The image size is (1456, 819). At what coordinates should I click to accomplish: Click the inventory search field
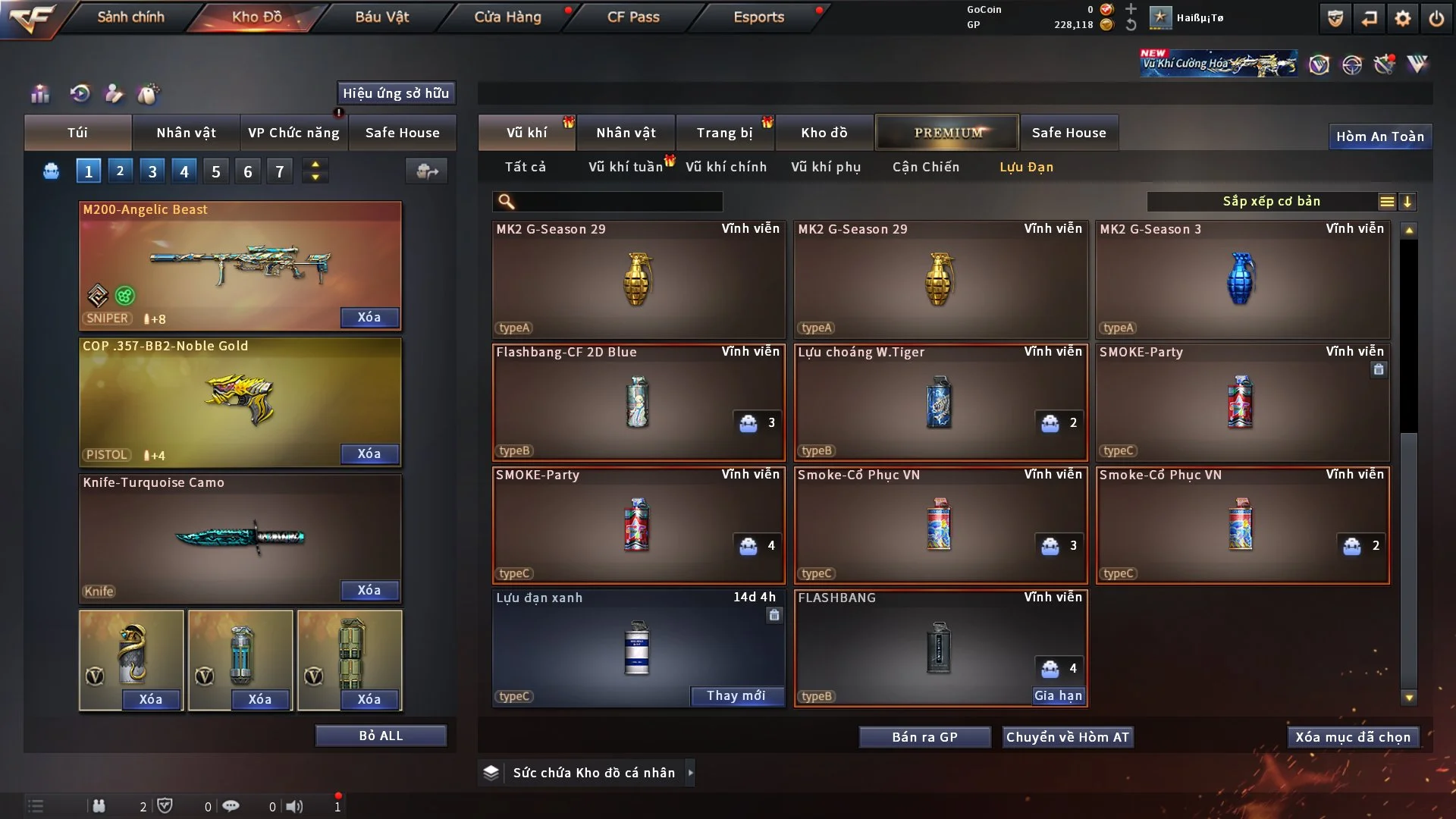[618, 201]
